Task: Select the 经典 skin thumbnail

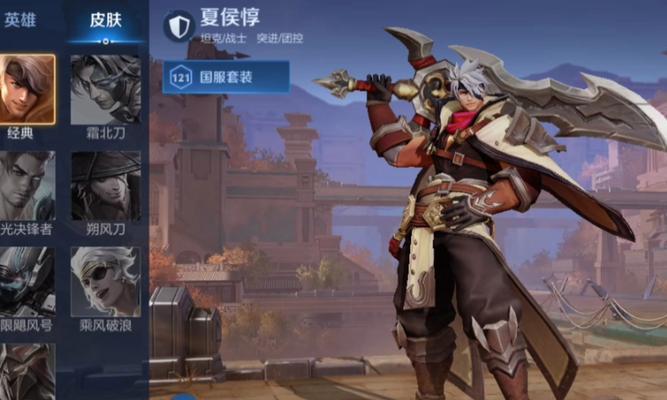Action: click(x=26, y=88)
